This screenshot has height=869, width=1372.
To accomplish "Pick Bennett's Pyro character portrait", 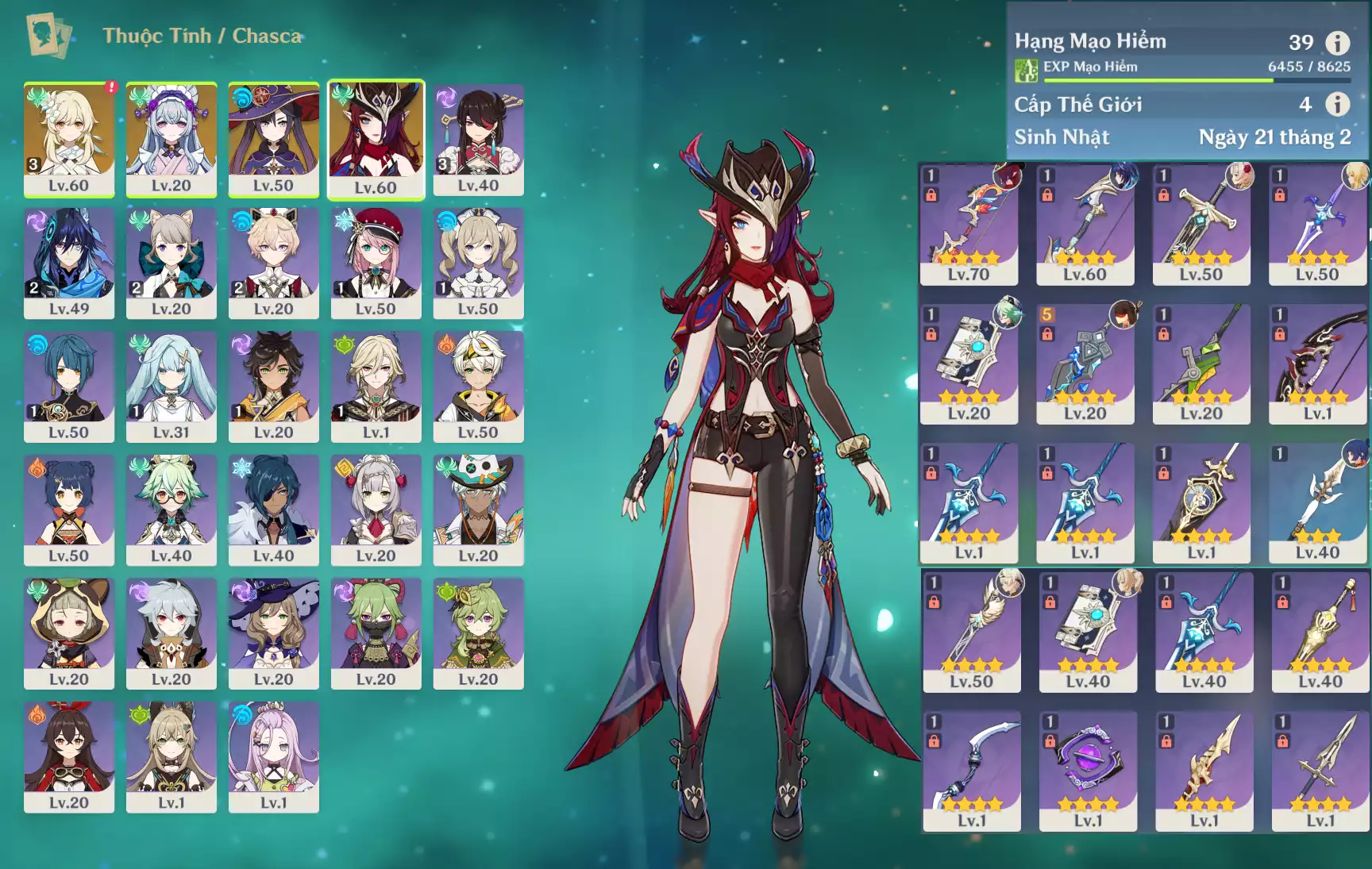I will pyautogui.click(x=478, y=386).
